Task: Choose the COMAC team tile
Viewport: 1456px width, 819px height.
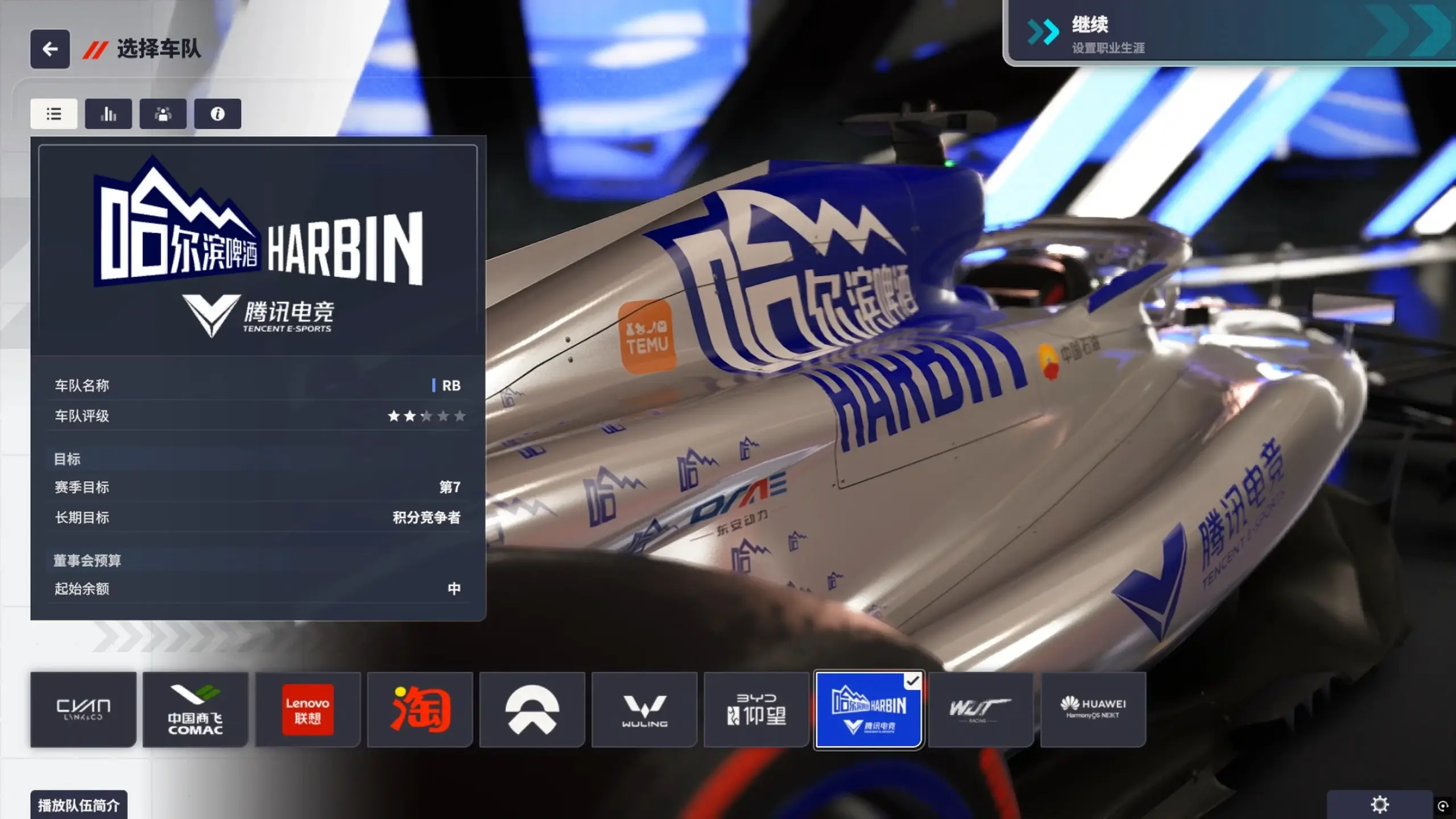Action: point(195,709)
